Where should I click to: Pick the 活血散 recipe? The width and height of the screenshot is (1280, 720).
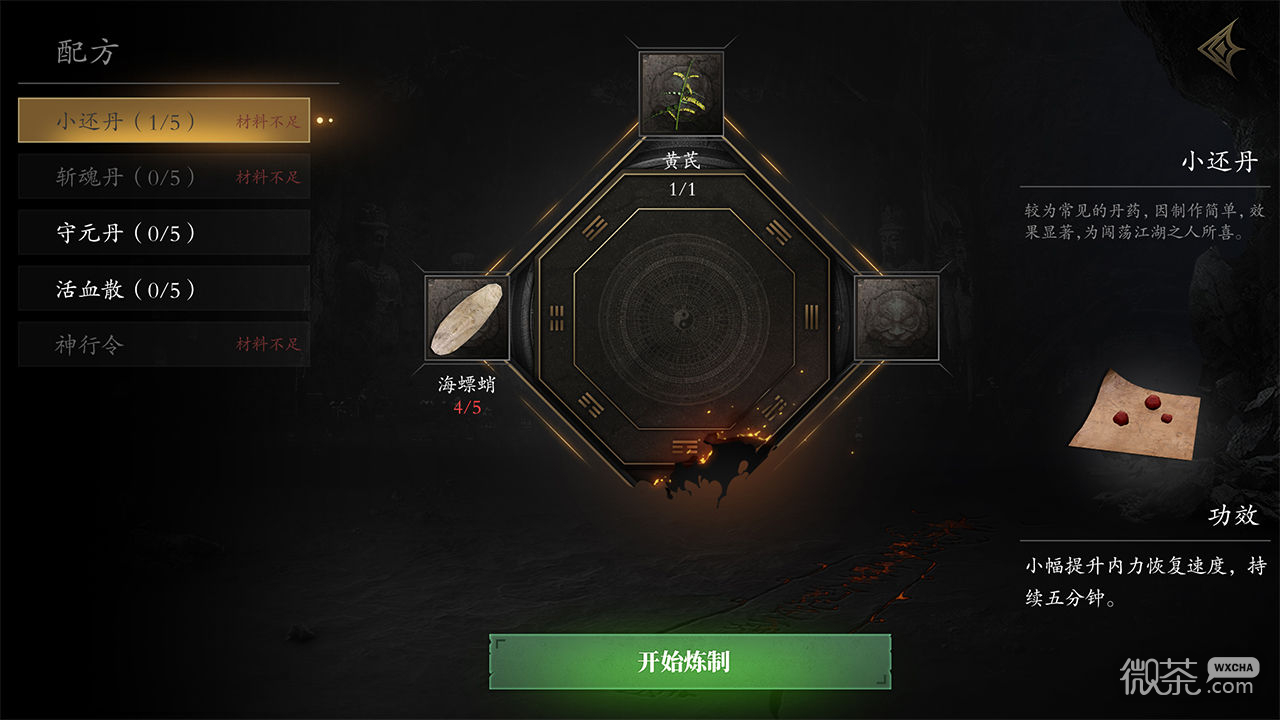click(164, 289)
